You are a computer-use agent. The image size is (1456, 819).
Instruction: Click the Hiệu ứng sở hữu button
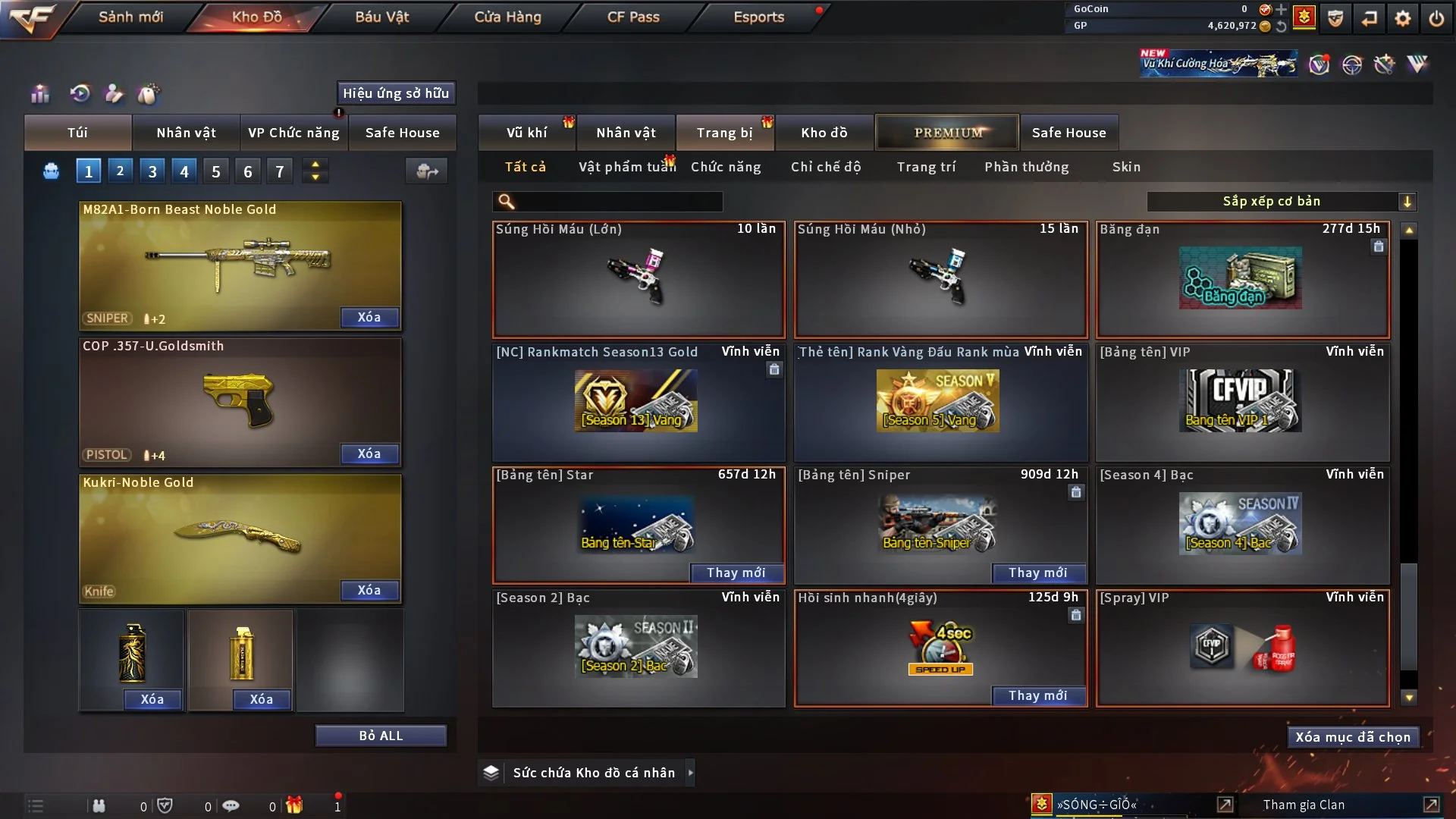(396, 93)
